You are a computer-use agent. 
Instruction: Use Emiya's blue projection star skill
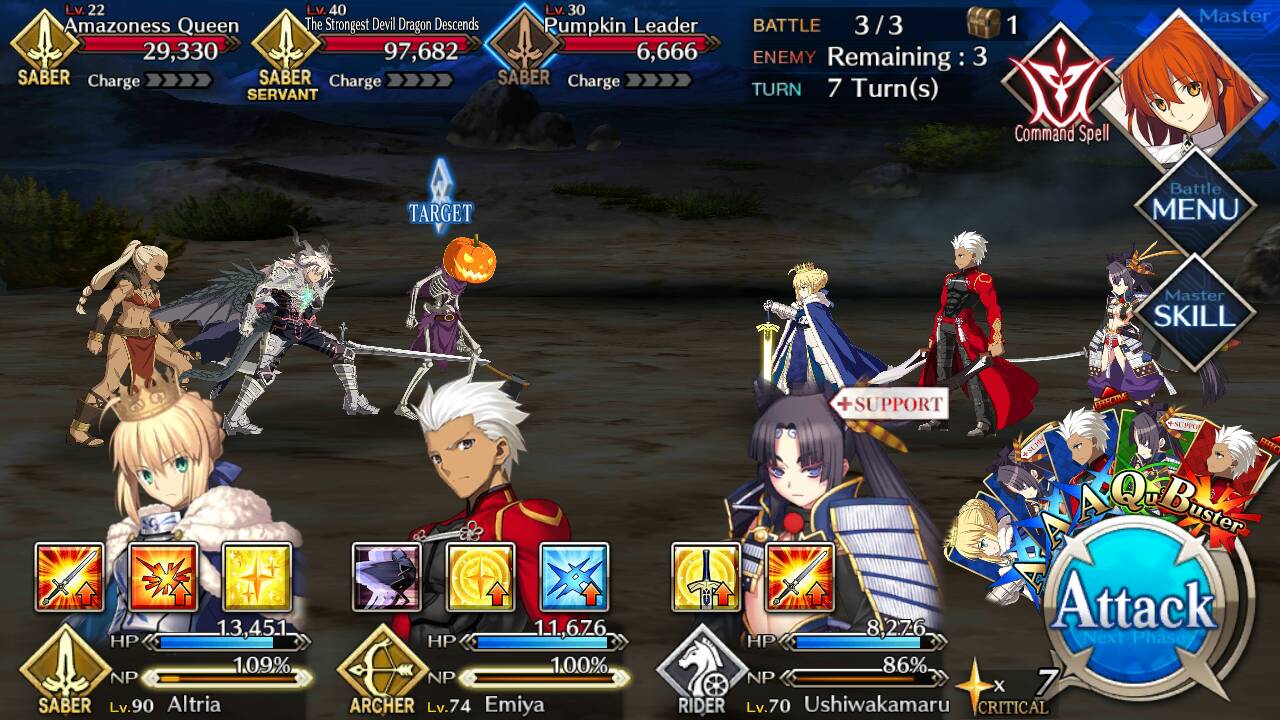(x=575, y=577)
